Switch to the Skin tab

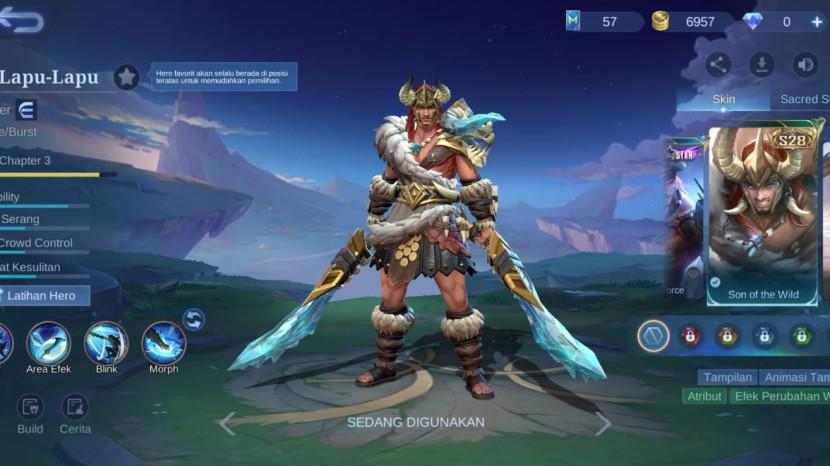(x=723, y=100)
